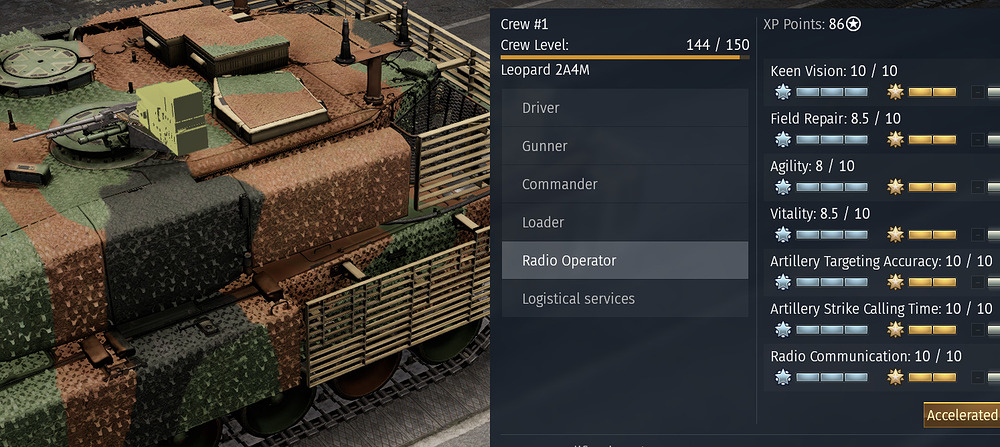Open Logistical services
1000x447 pixels.
point(624,298)
